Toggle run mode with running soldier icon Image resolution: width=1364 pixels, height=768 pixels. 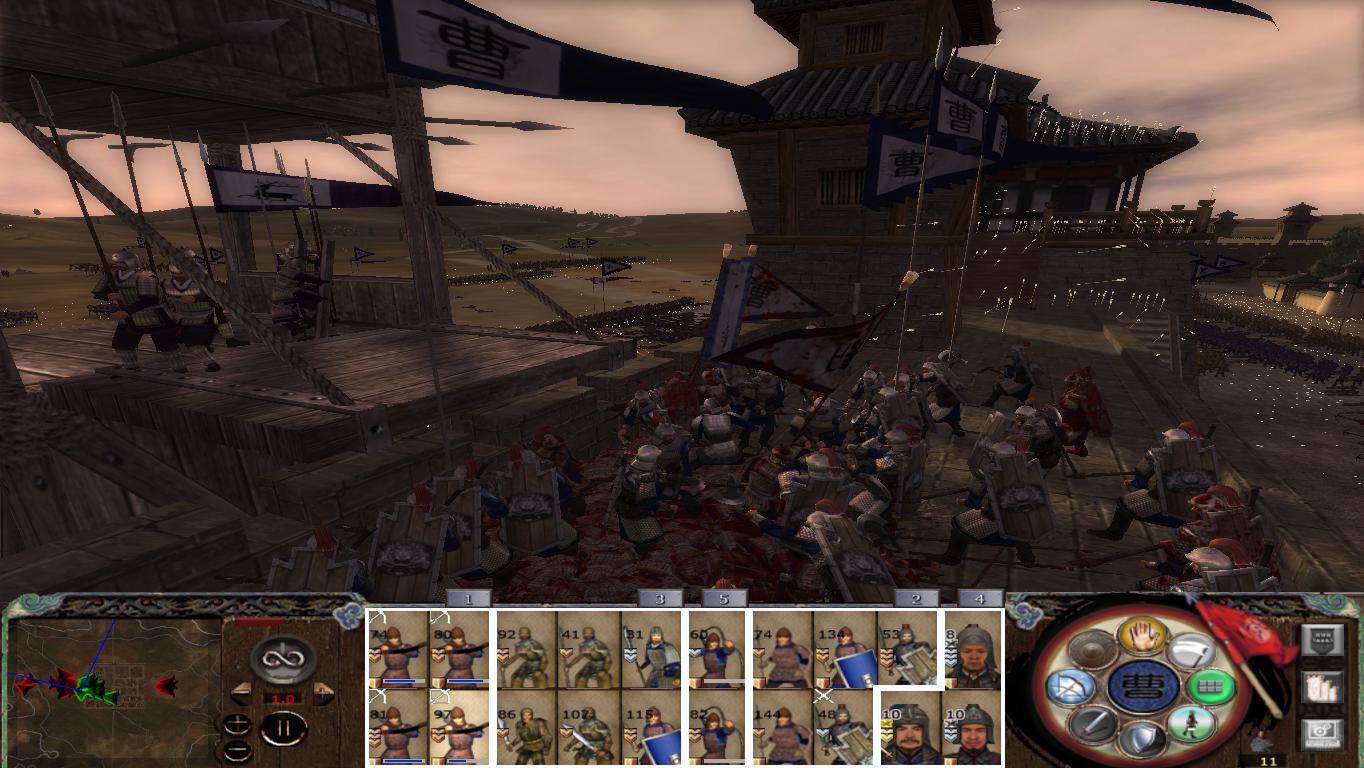coord(1192,726)
